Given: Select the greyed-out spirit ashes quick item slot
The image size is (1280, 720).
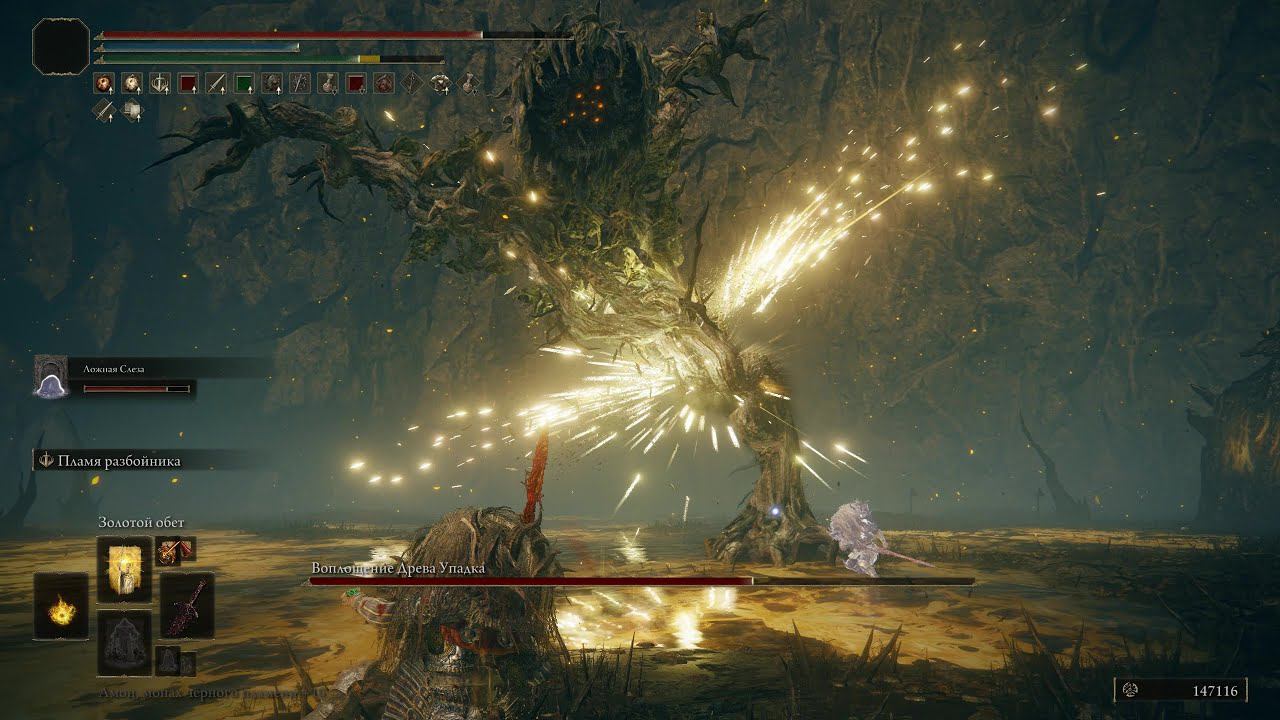Looking at the screenshot, I should coord(124,642).
